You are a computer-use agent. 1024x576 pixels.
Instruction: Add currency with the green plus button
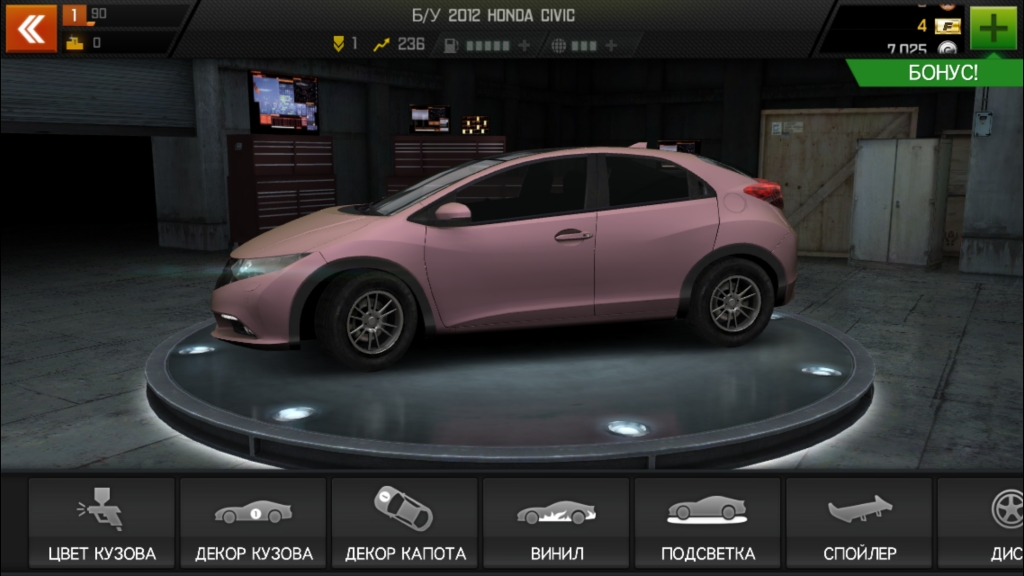tap(992, 28)
